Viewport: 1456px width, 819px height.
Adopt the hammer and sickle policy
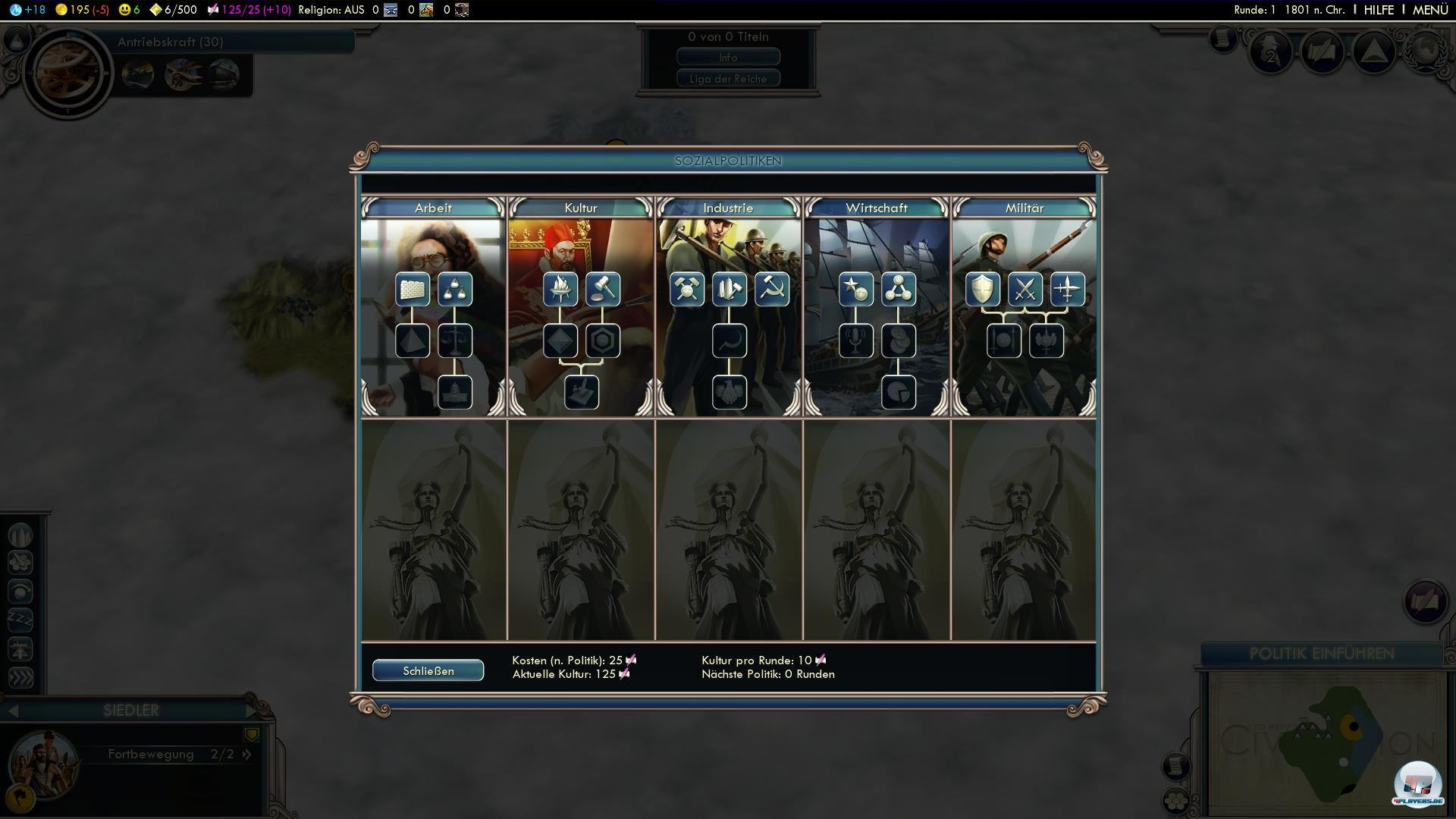click(x=772, y=290)
